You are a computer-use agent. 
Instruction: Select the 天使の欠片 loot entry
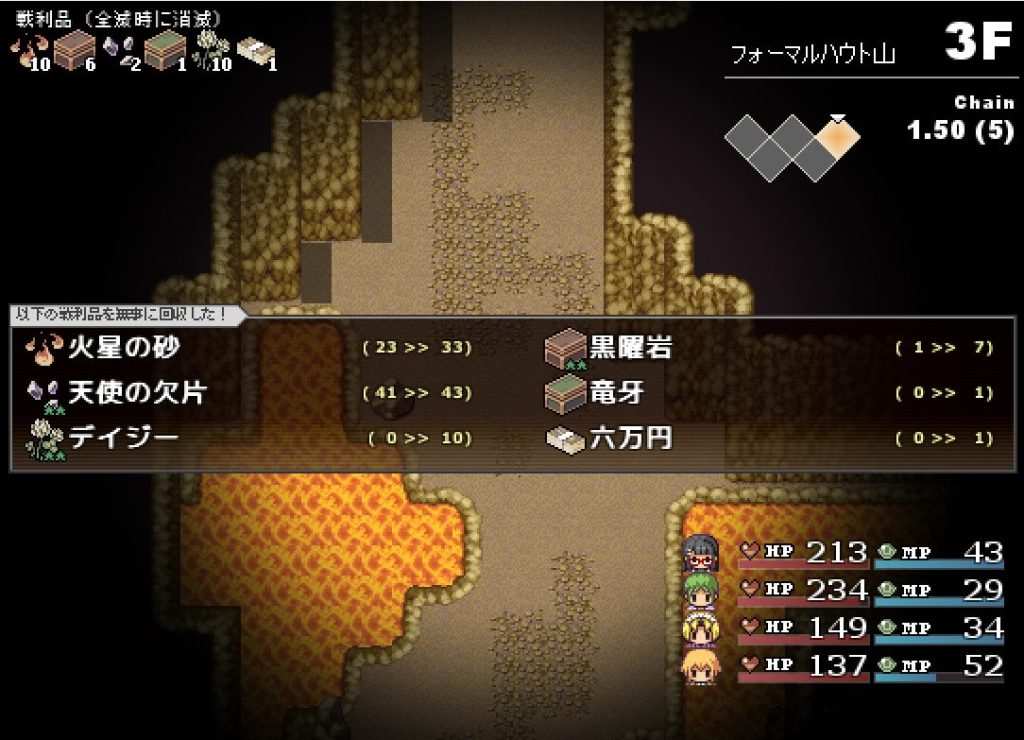pyautogui.click(x=135, y=393)
